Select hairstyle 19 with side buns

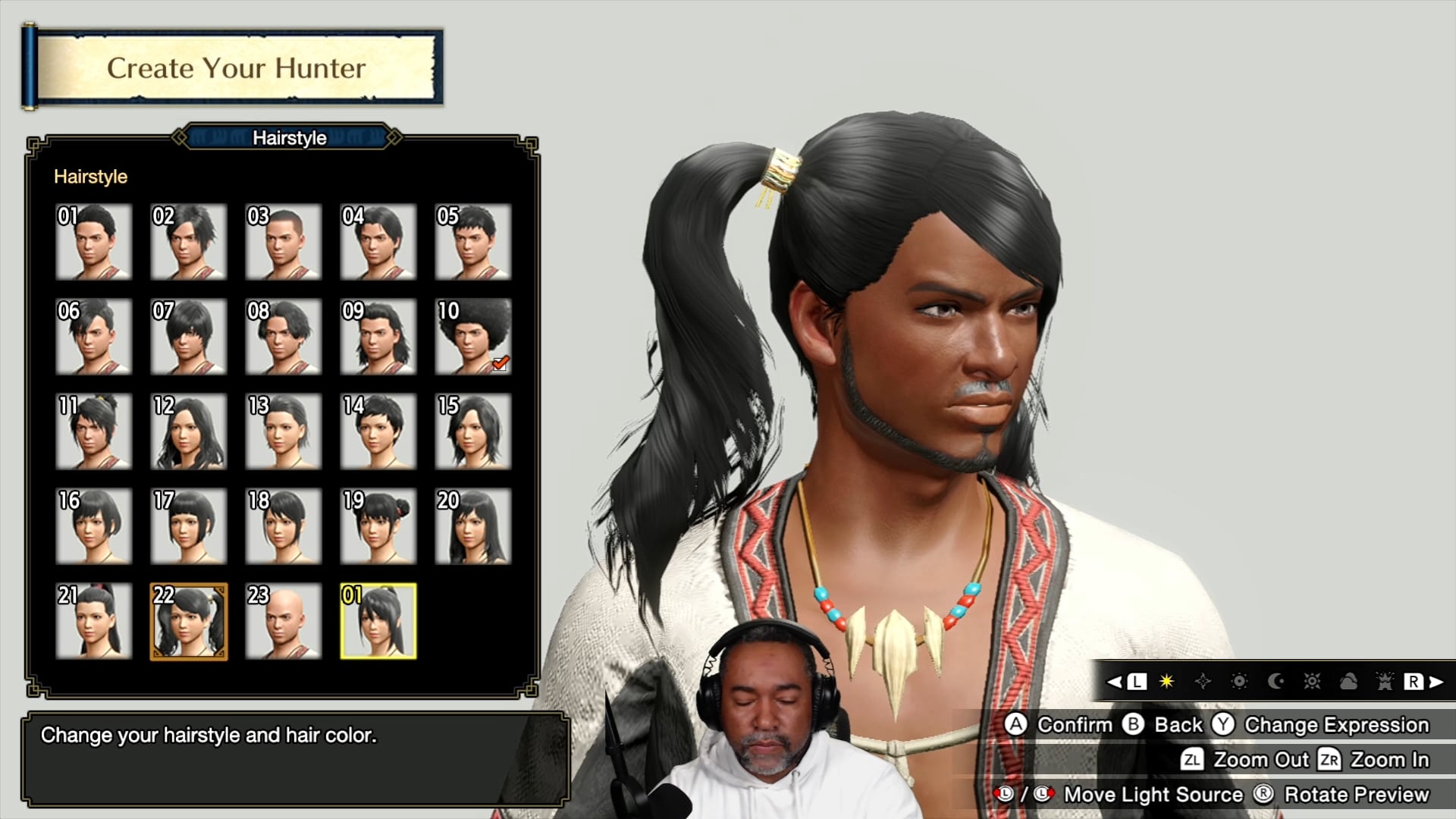(x=378, y=526)
